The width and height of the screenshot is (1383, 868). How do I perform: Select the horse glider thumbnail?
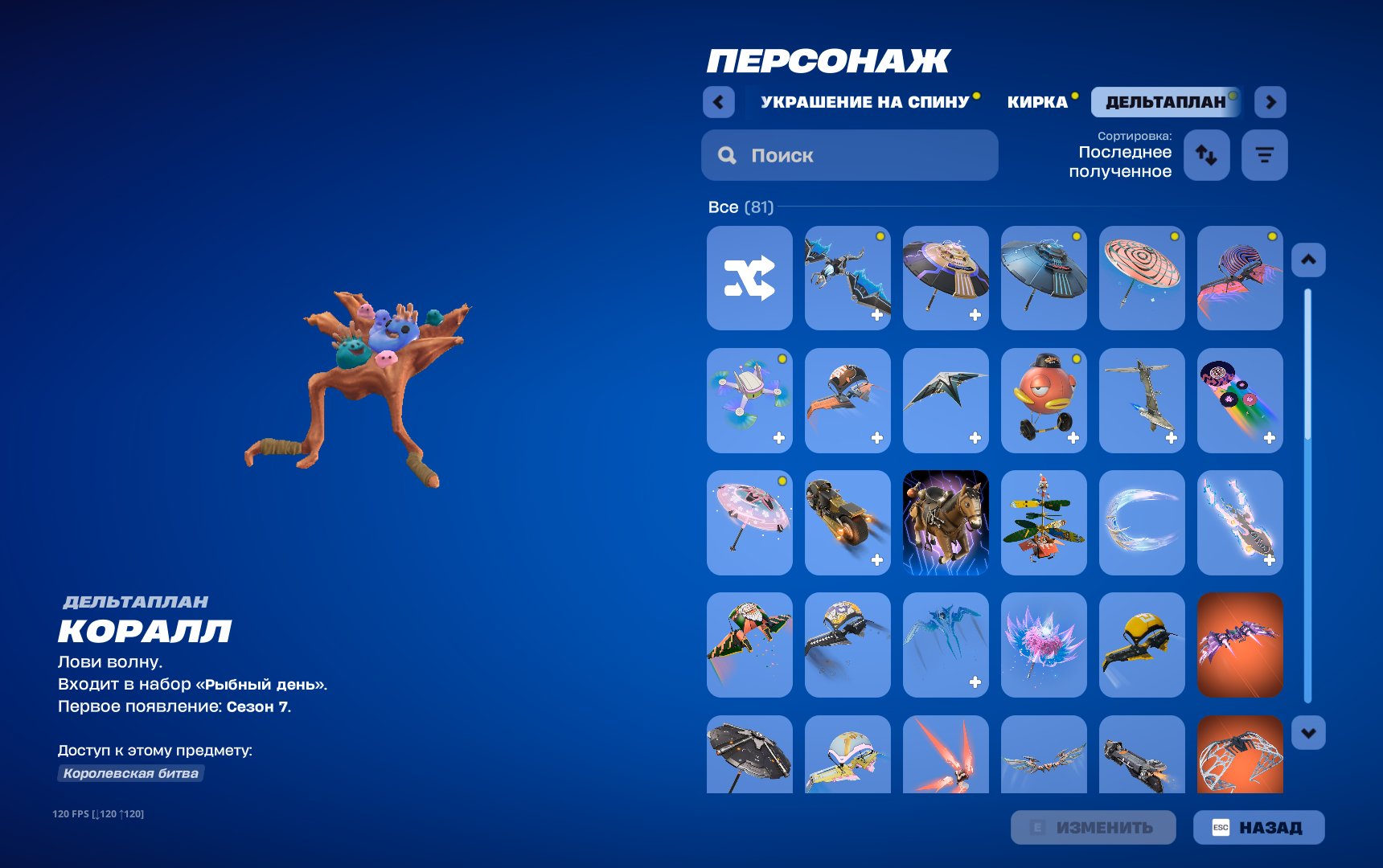tap(946, 522)
